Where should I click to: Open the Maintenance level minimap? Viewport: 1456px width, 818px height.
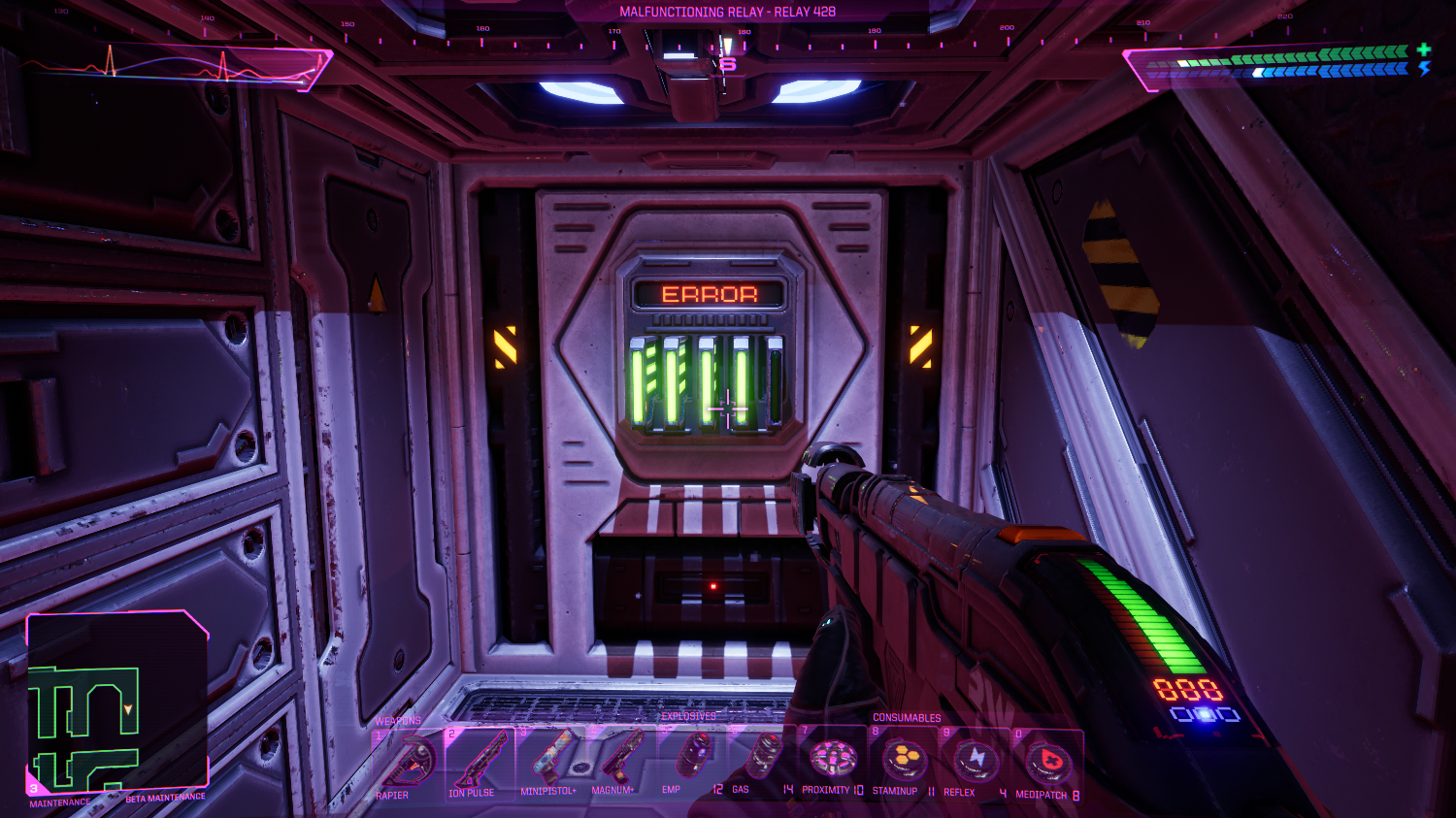point(116,703)
